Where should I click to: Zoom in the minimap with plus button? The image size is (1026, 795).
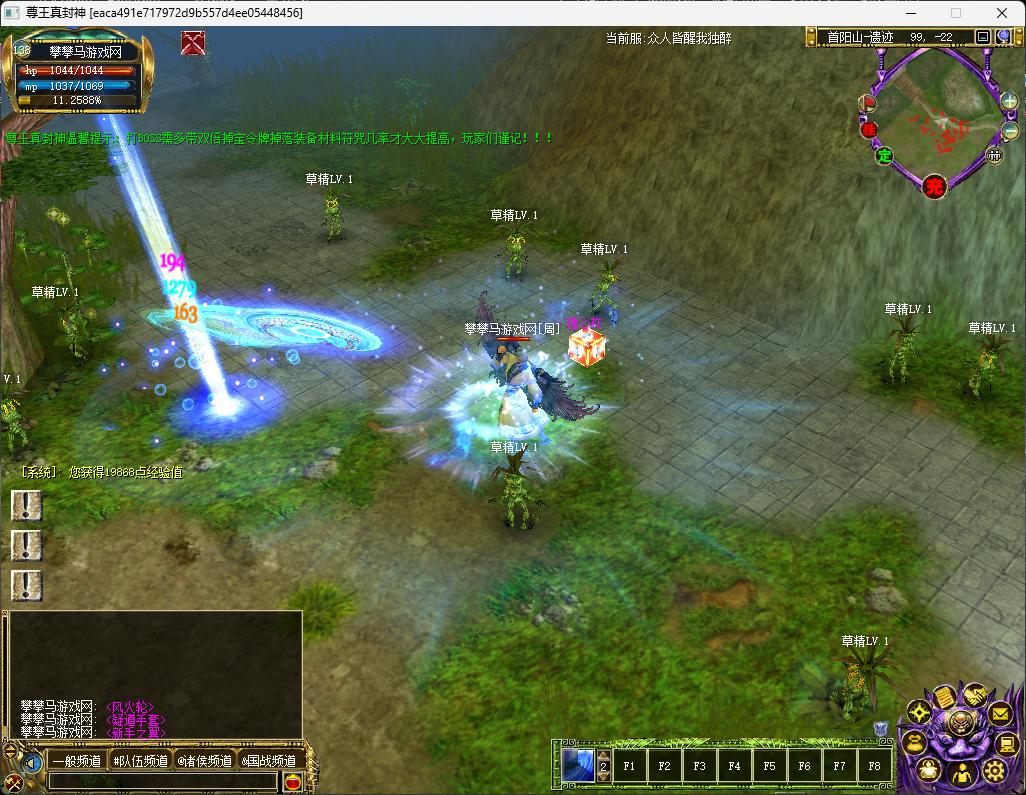(1009, 101)
